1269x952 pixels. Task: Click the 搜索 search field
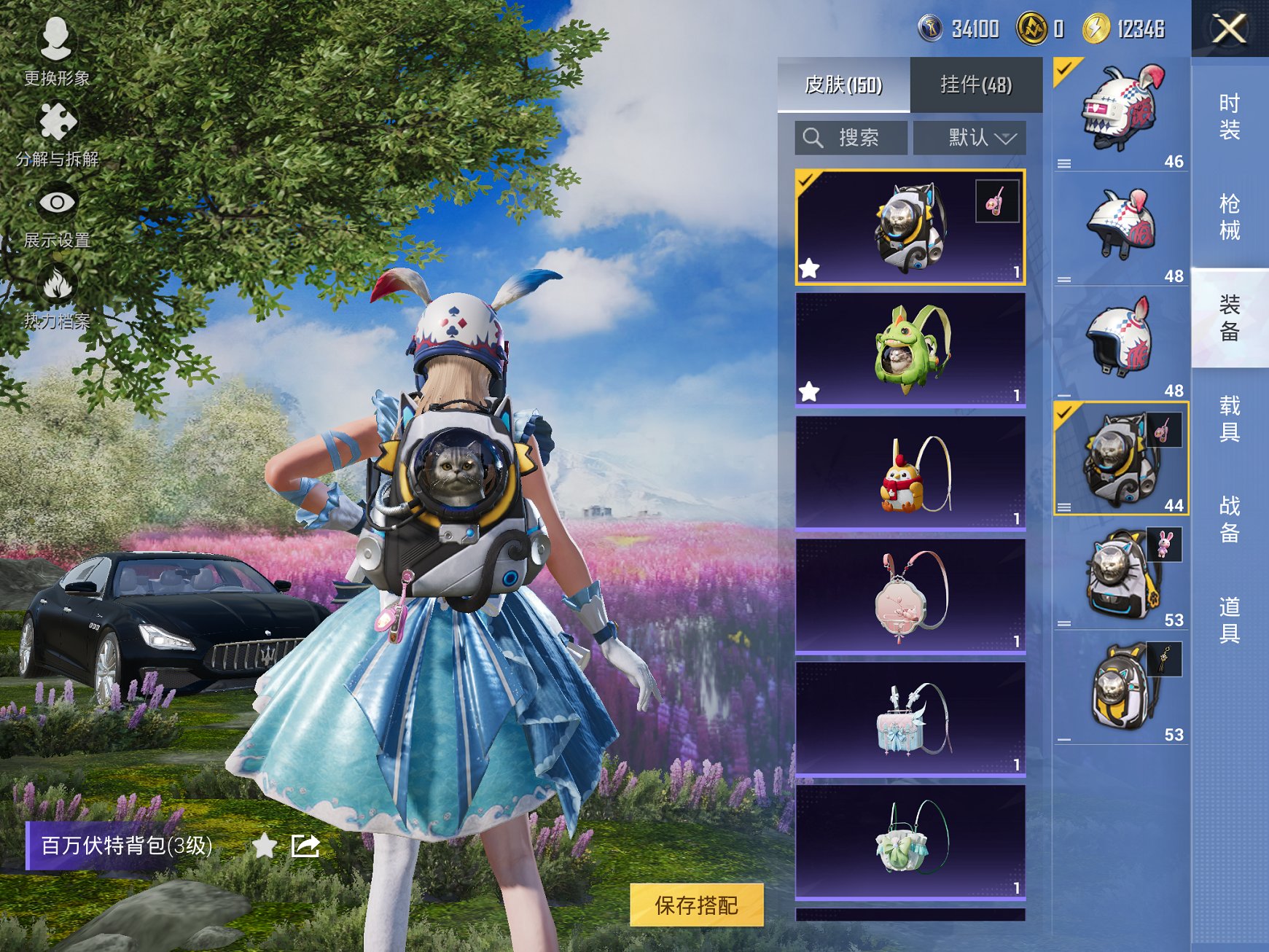[x=851, y=138]
